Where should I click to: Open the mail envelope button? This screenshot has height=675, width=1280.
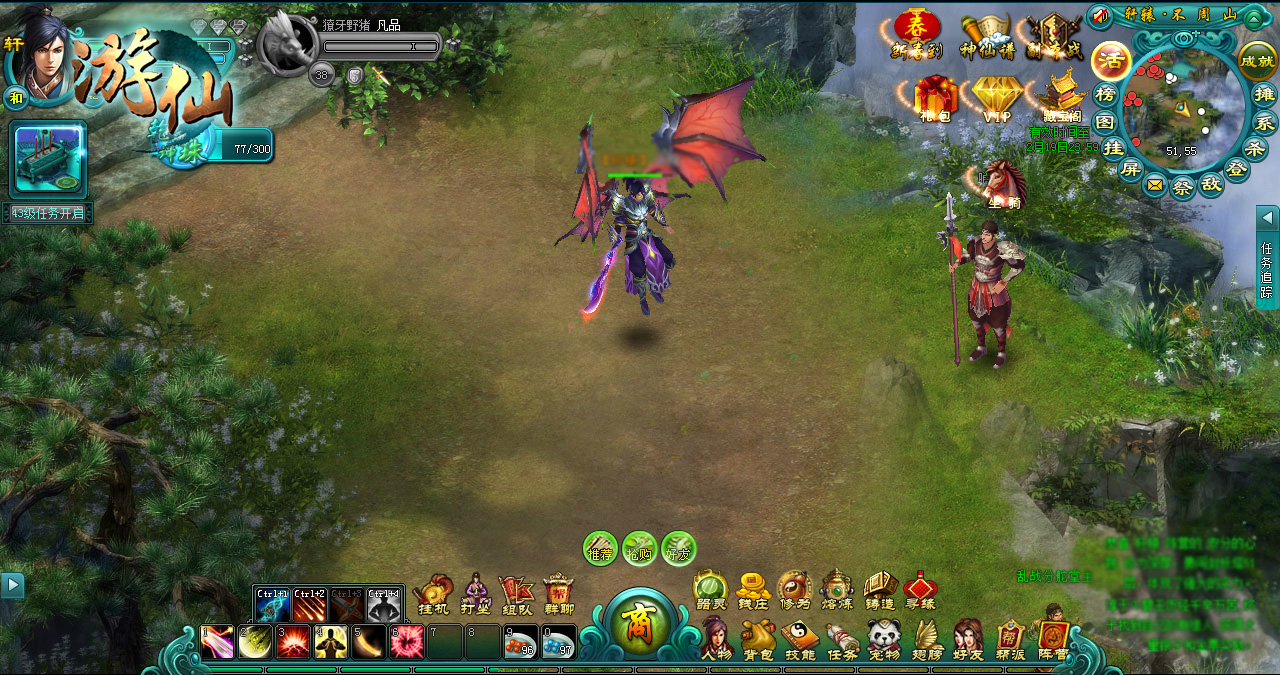[1155, 185]
